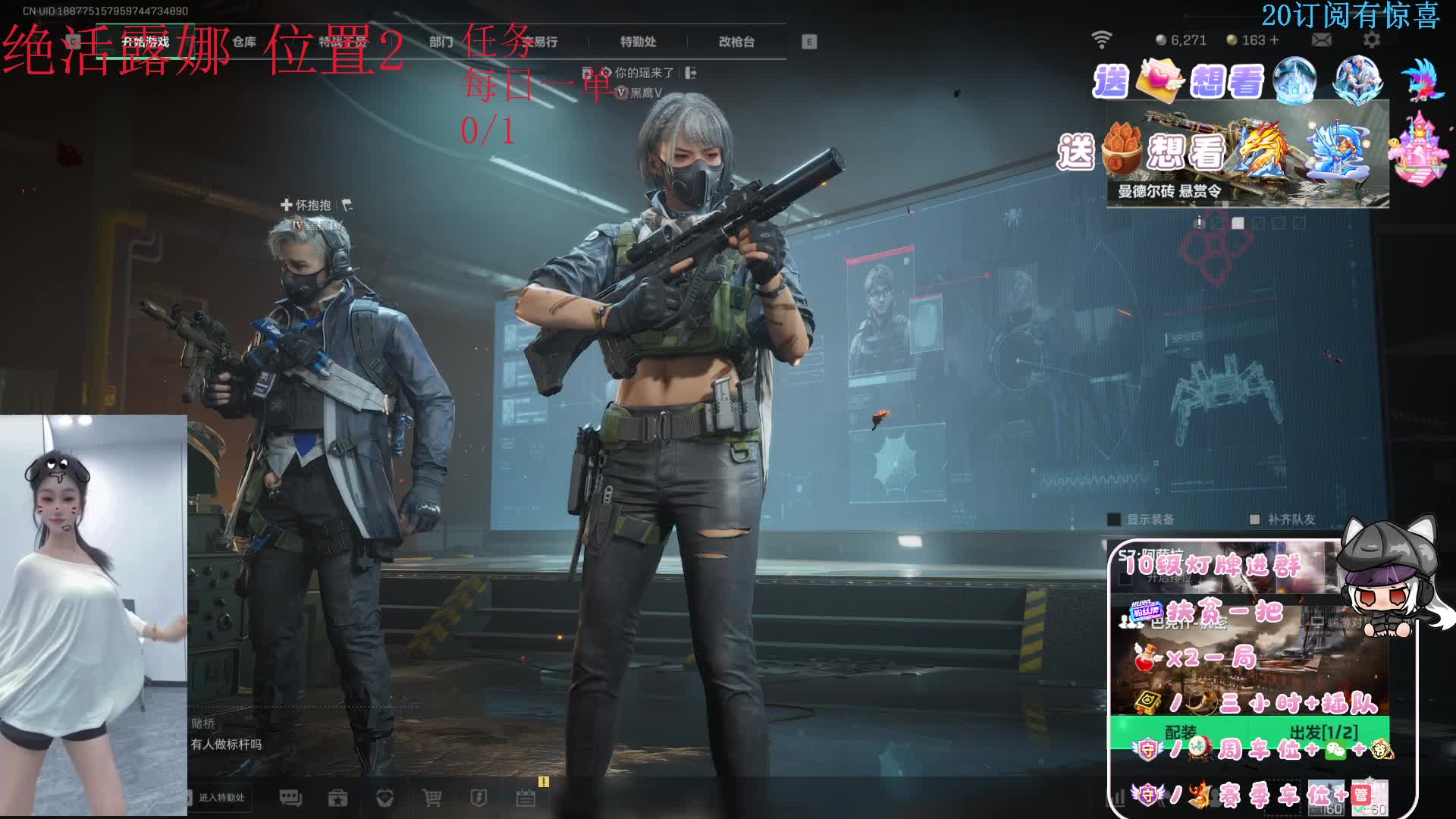Leave squad via icon beside 你的瑶来了
Screen dimensions: 1456x819
(x=690, y=73)
